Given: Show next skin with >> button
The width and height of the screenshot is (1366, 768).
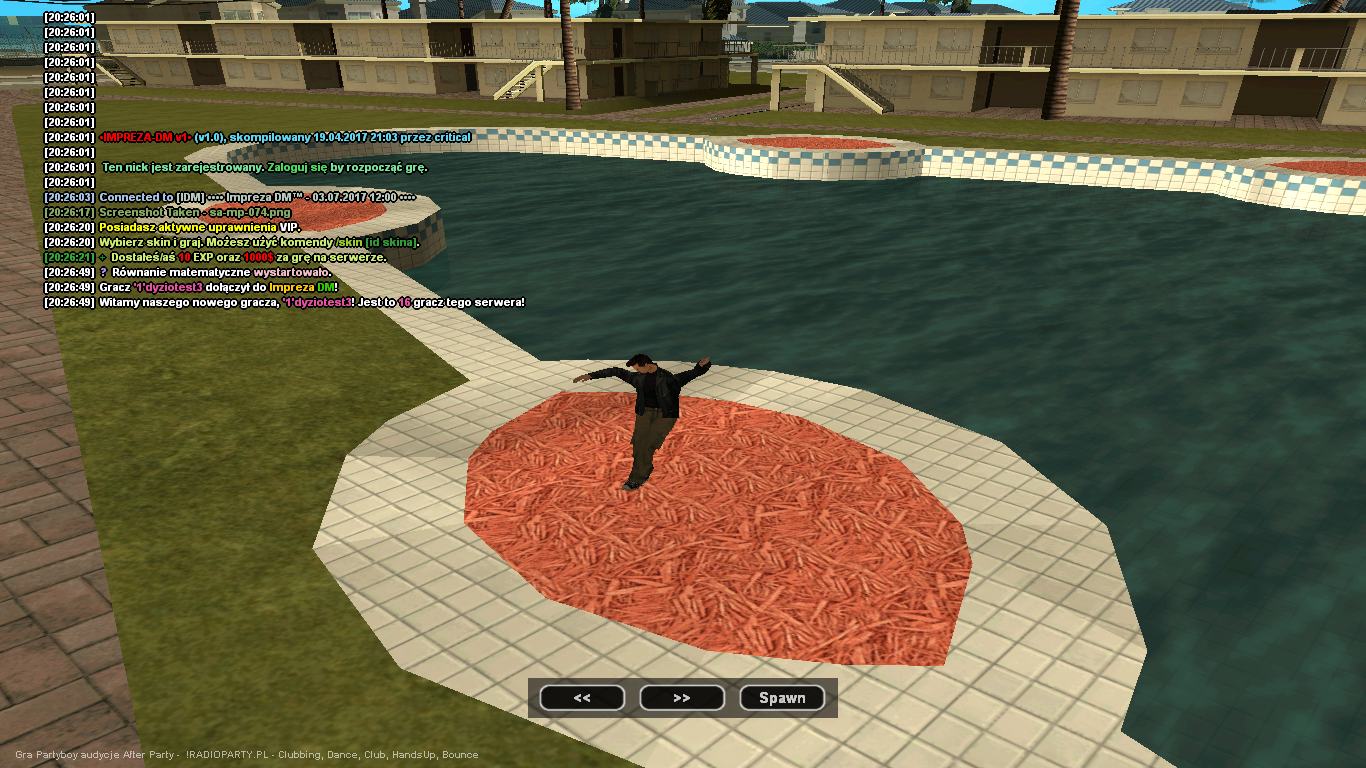Looking at the screenshot, I should 682,698.
